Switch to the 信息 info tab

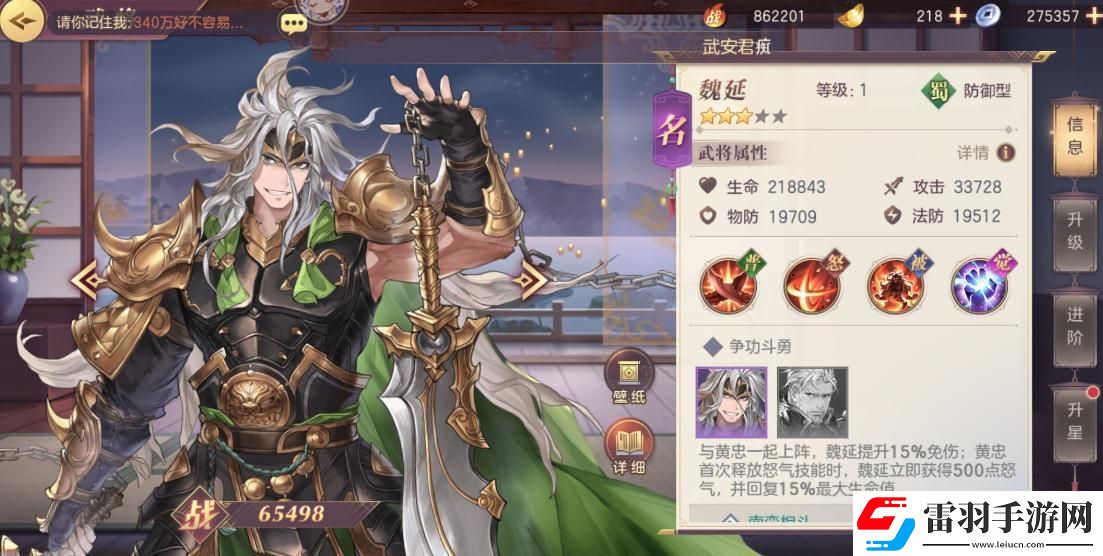point(1075,135)
